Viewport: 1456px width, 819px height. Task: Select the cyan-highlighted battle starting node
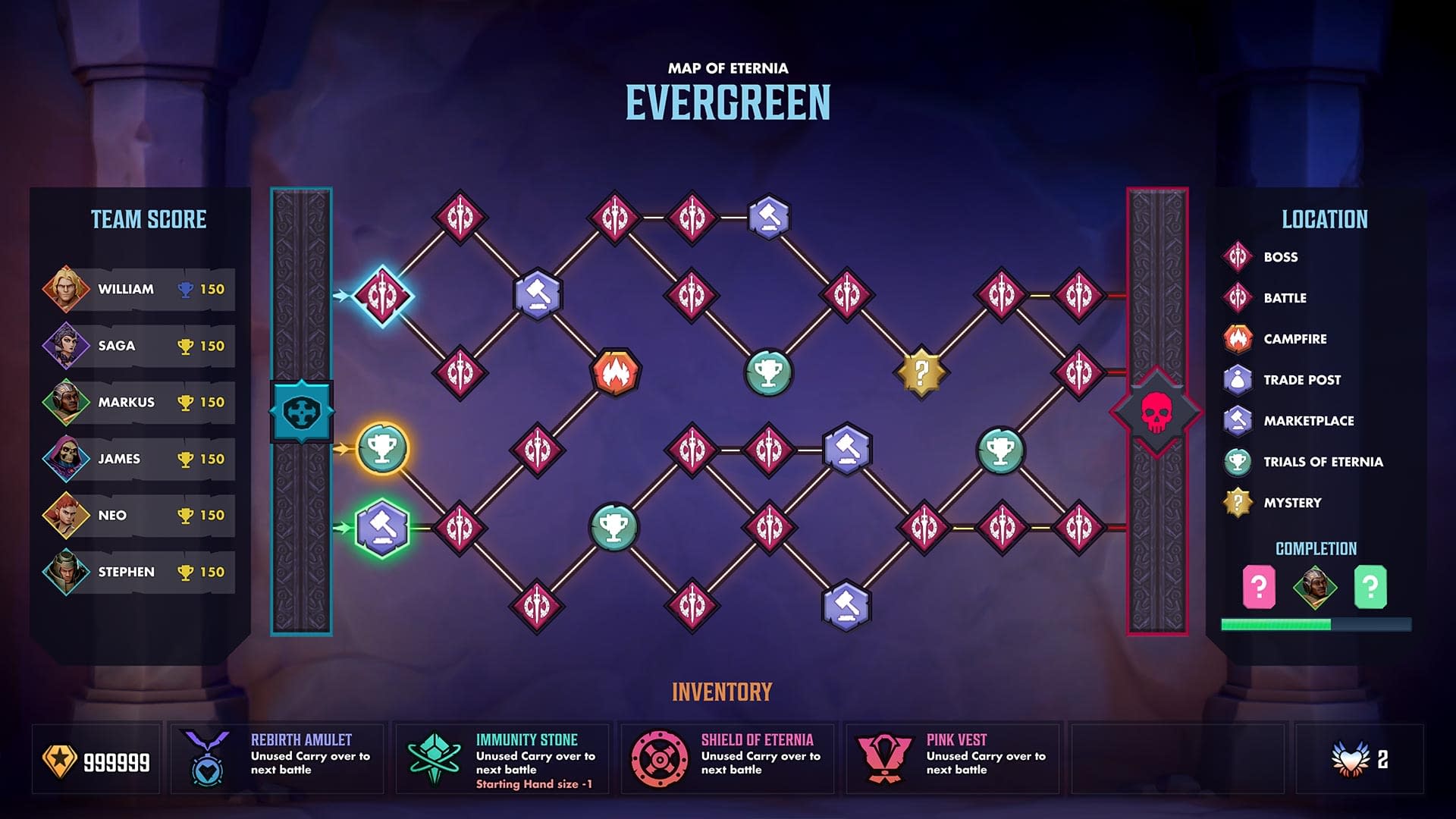pyautogui.click(x=382, y=295)
